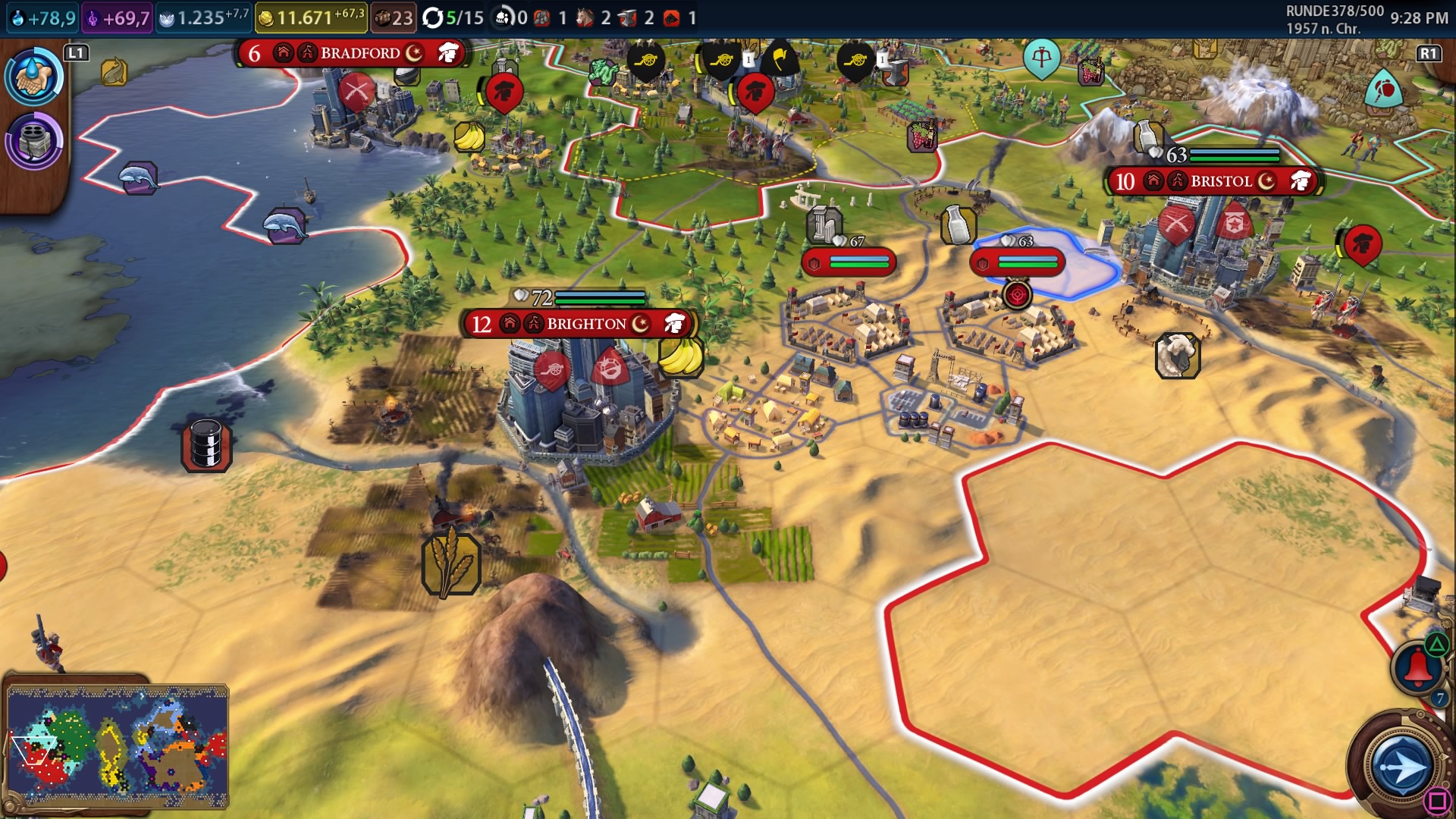Open the red bell notifications
1456x819 pixels.
(1417, 667)
